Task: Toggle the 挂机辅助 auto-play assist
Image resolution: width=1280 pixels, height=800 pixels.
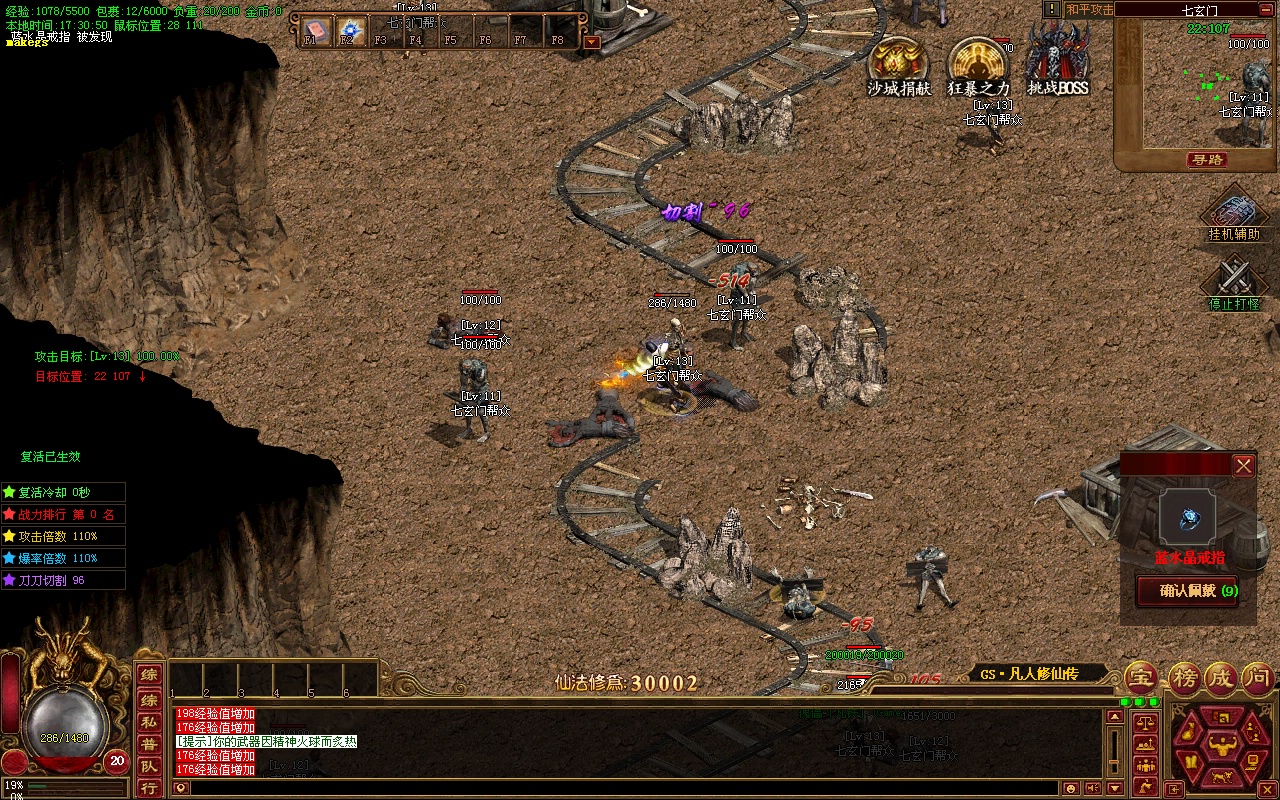Action: tap(1234, 214)
